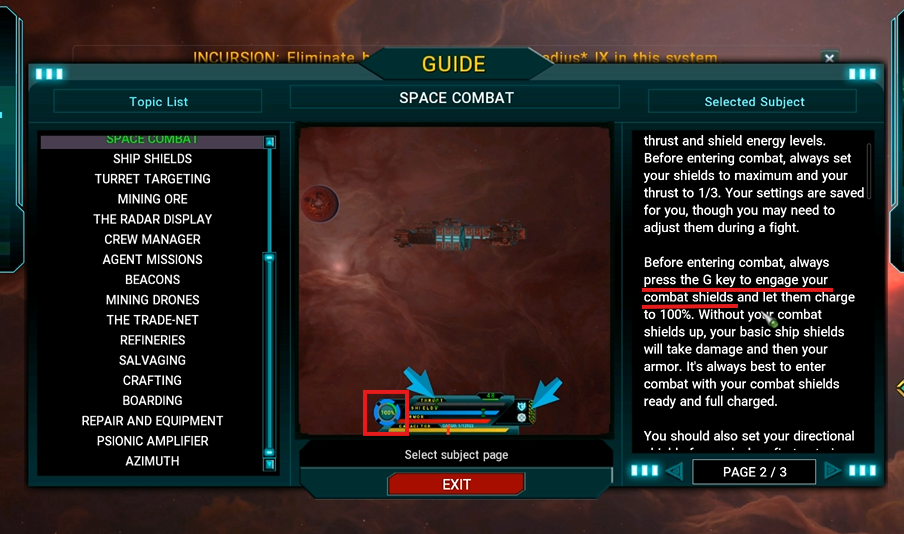Select the Mining Drones topic
The image size is (904, 534).
(152, 300)
